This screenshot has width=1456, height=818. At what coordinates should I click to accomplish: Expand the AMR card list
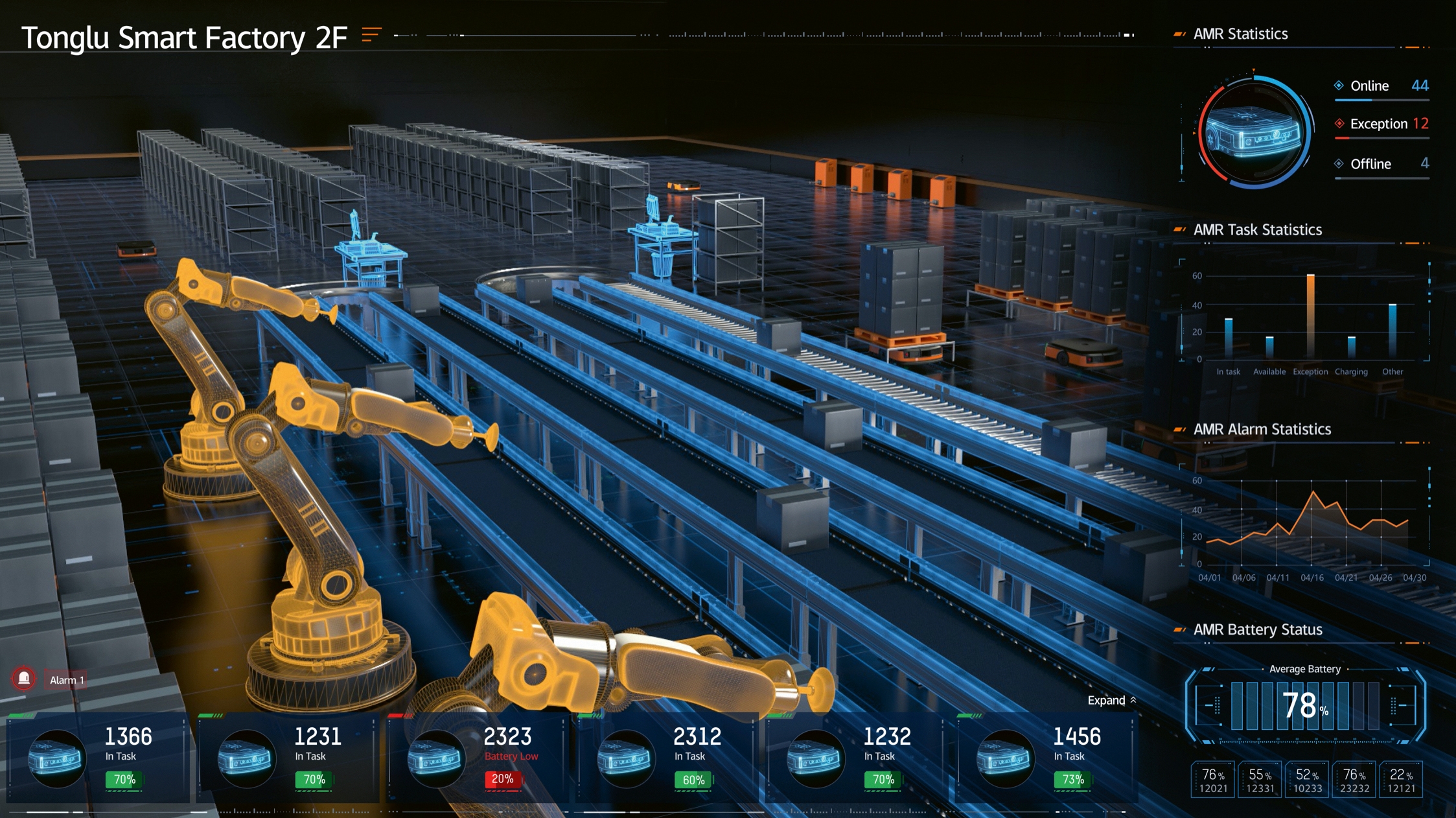pos(1111,700)
